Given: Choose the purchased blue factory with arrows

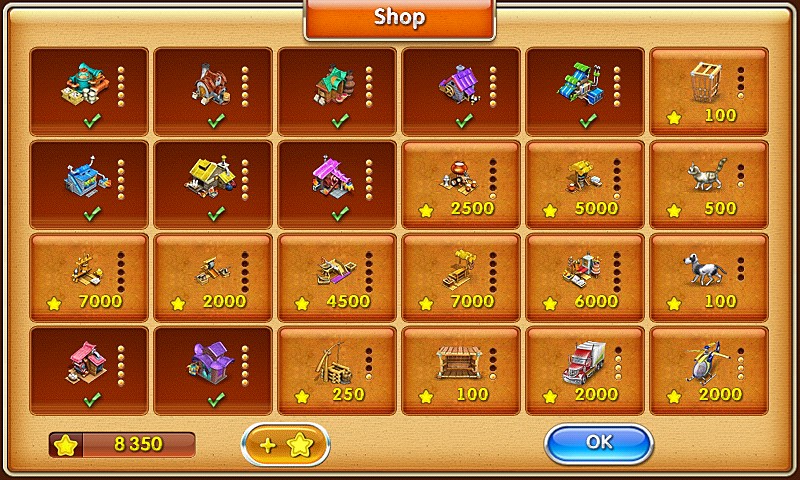Looking at the screenshot, I should [x=88, y=184].
